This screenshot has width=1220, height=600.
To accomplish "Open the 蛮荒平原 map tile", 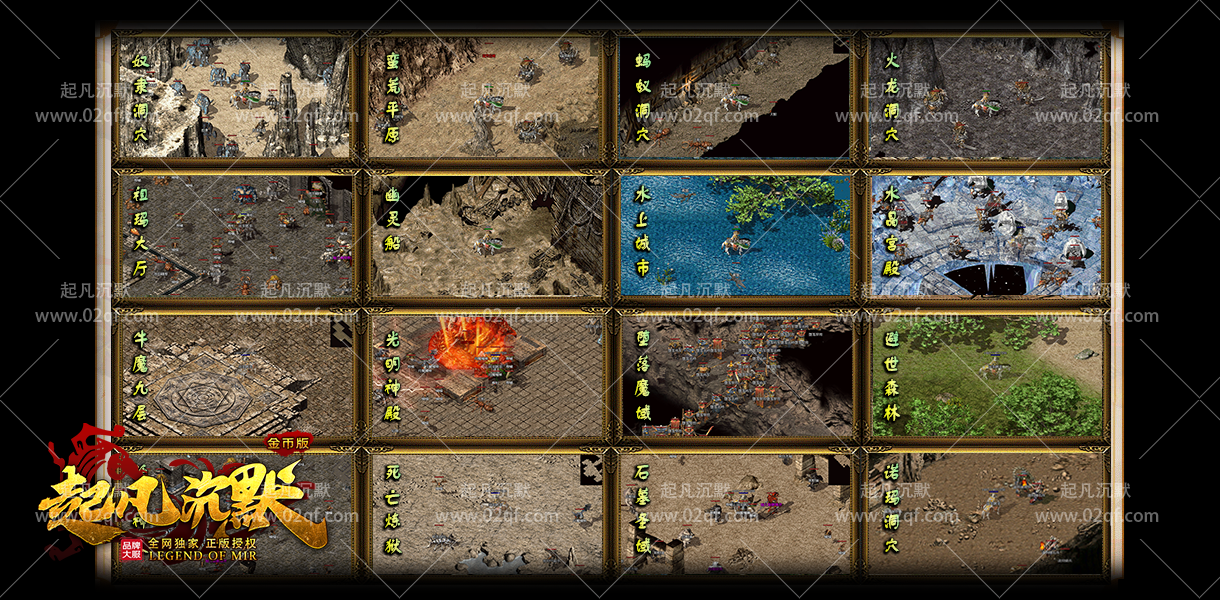I will pyautogui.click(x=485, y=97).
